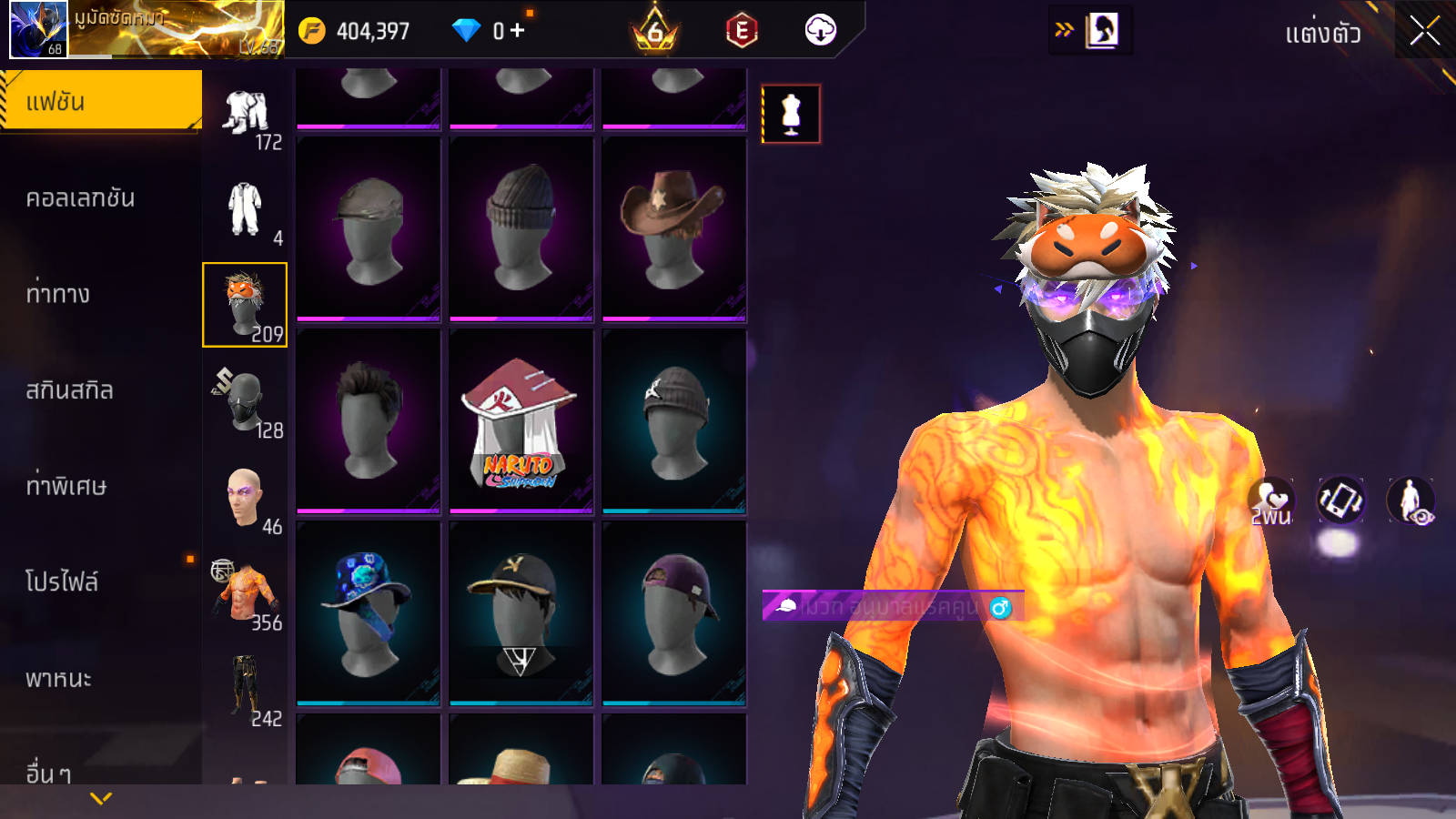Select the torso tops category (356)
Image resolution: width=1456 pixels, height=819 pixels.
point(246,595)
